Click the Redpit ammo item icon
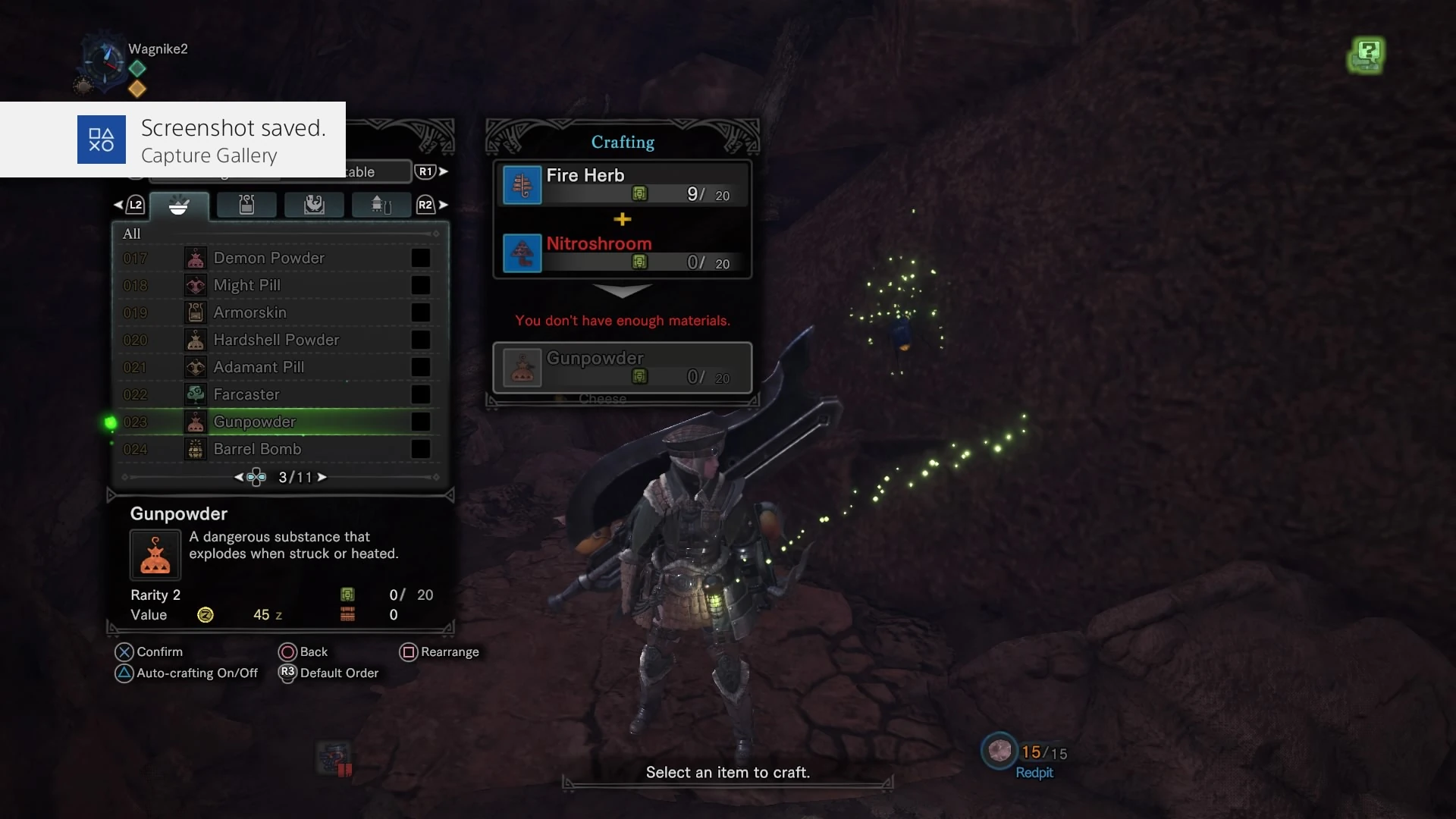 pos(999,751)
